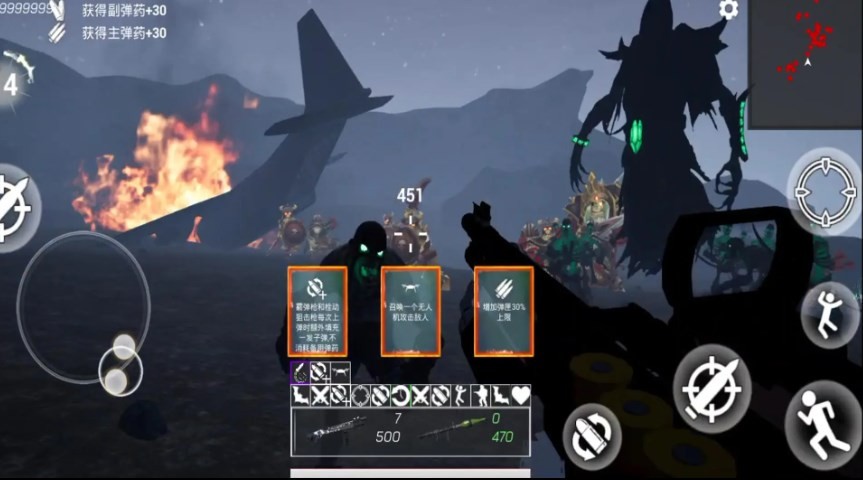Toggle the aim-down-sights crosshair button
Screen dimensions: 863x480
824,189
